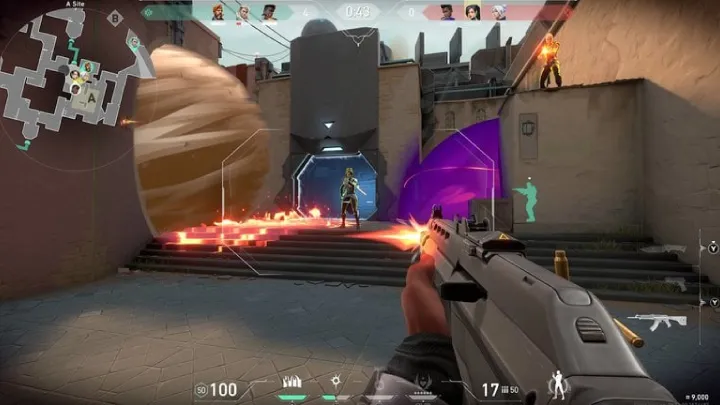Activate the flame wall ability icon
The height and width of the screenshot is (405, 720).
294,382
